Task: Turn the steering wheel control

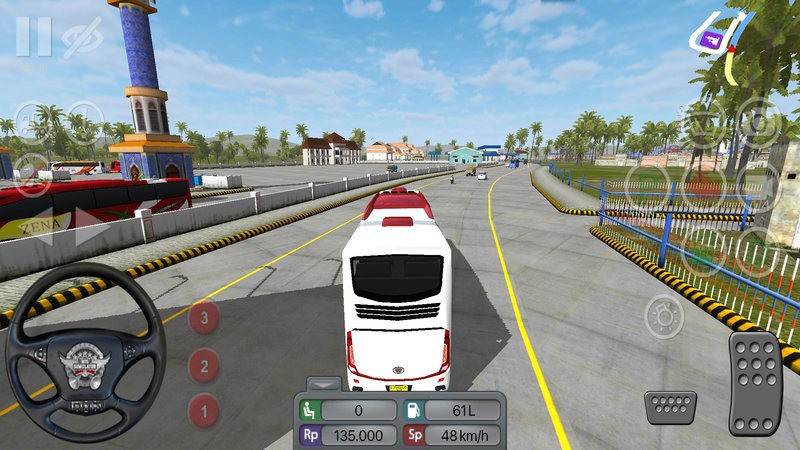Action: coord(85,352)
